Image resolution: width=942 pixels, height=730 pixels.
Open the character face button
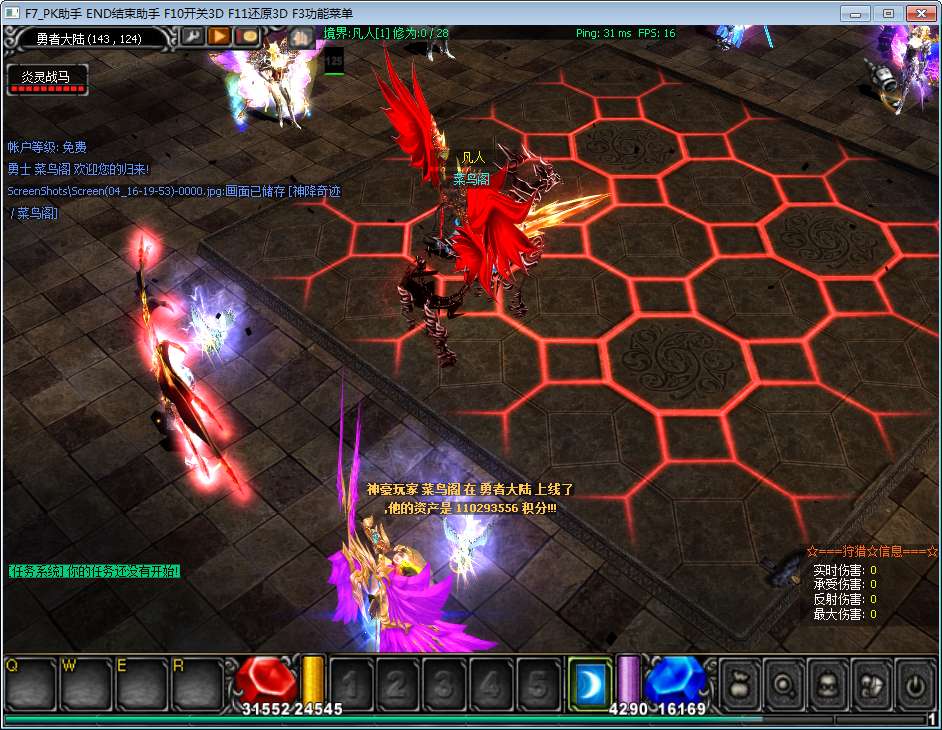pos(828,685)
